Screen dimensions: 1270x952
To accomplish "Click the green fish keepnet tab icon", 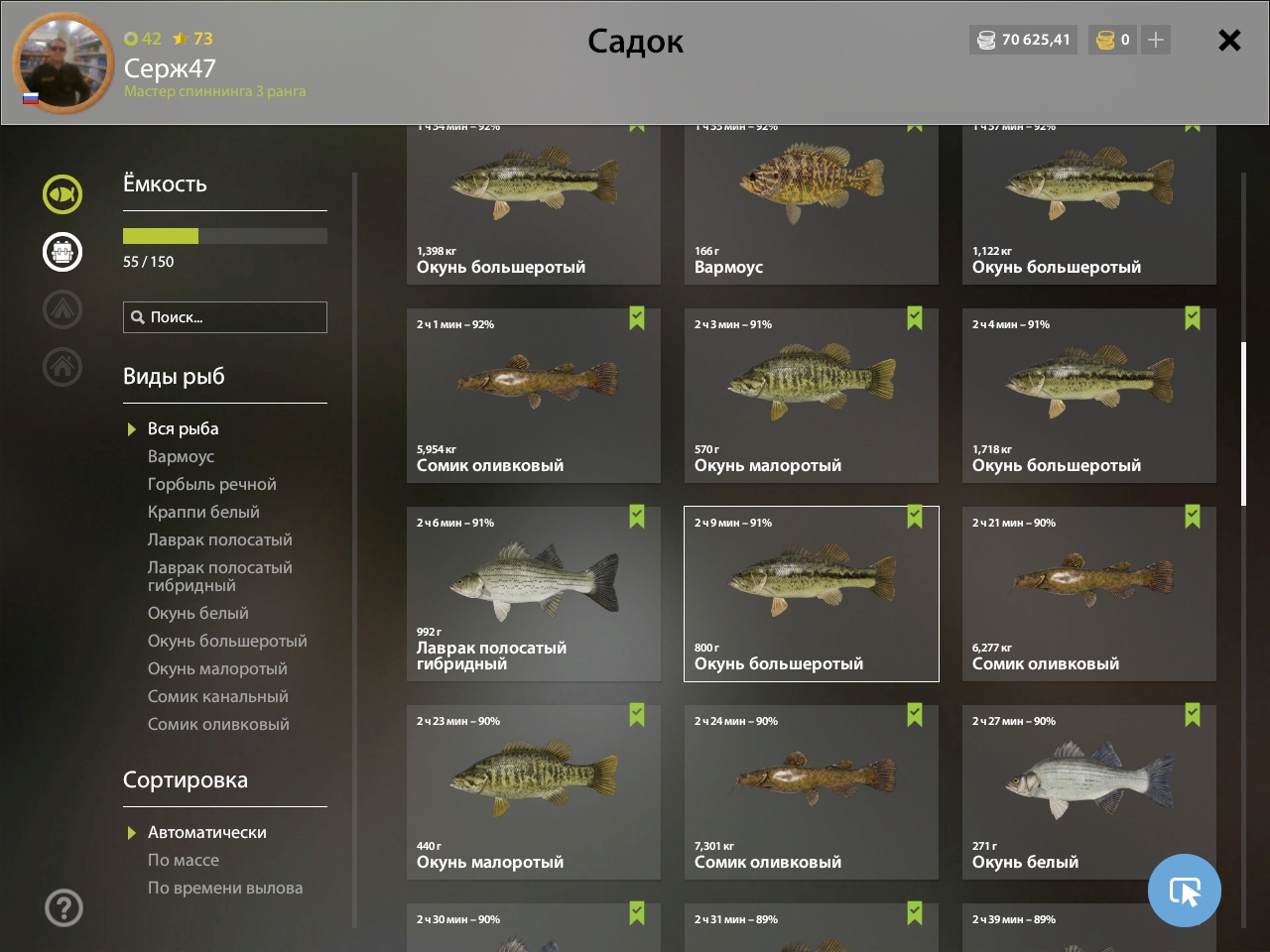I will pos(63,194).
